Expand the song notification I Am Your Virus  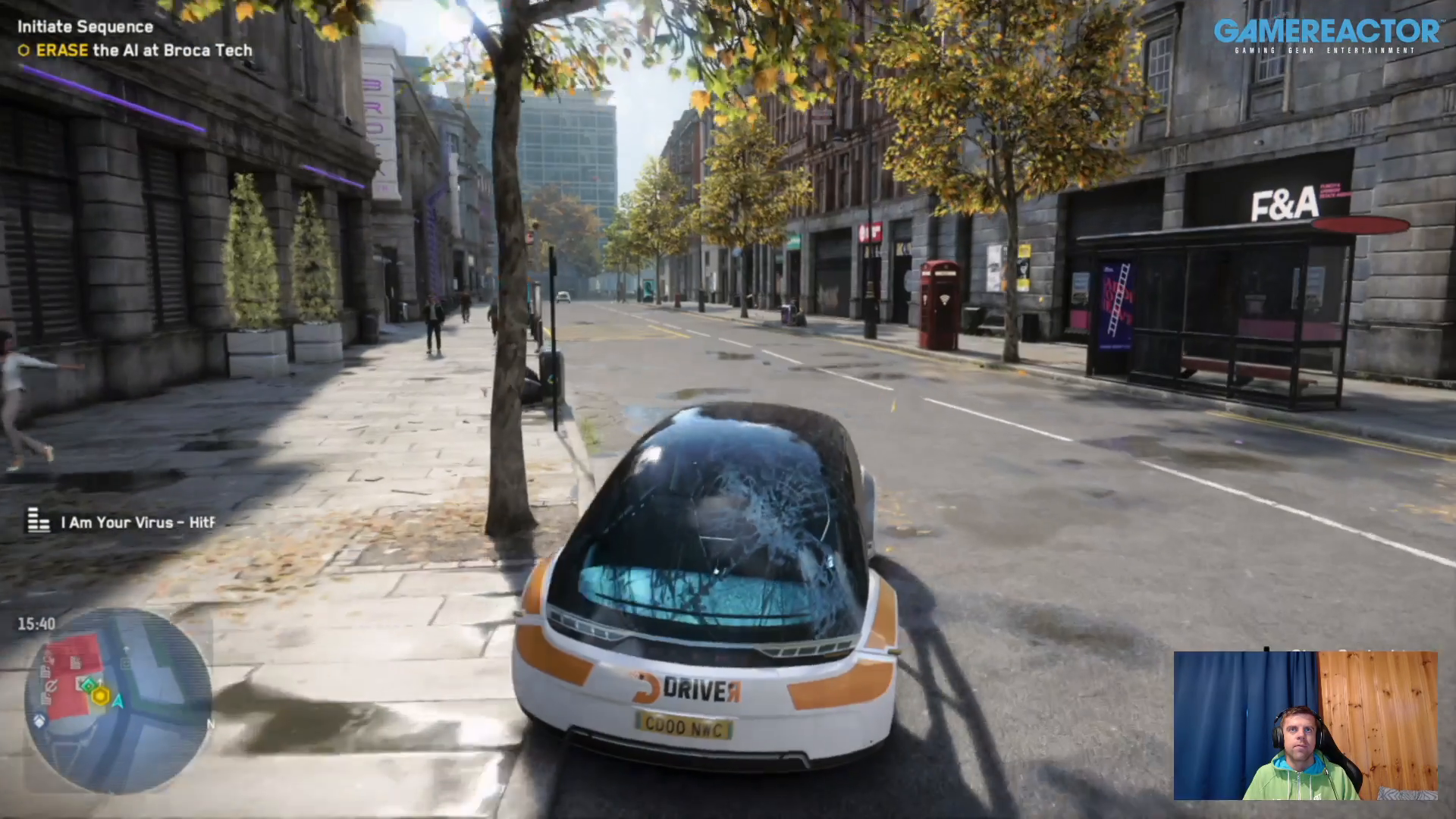[x=135, y=522]
